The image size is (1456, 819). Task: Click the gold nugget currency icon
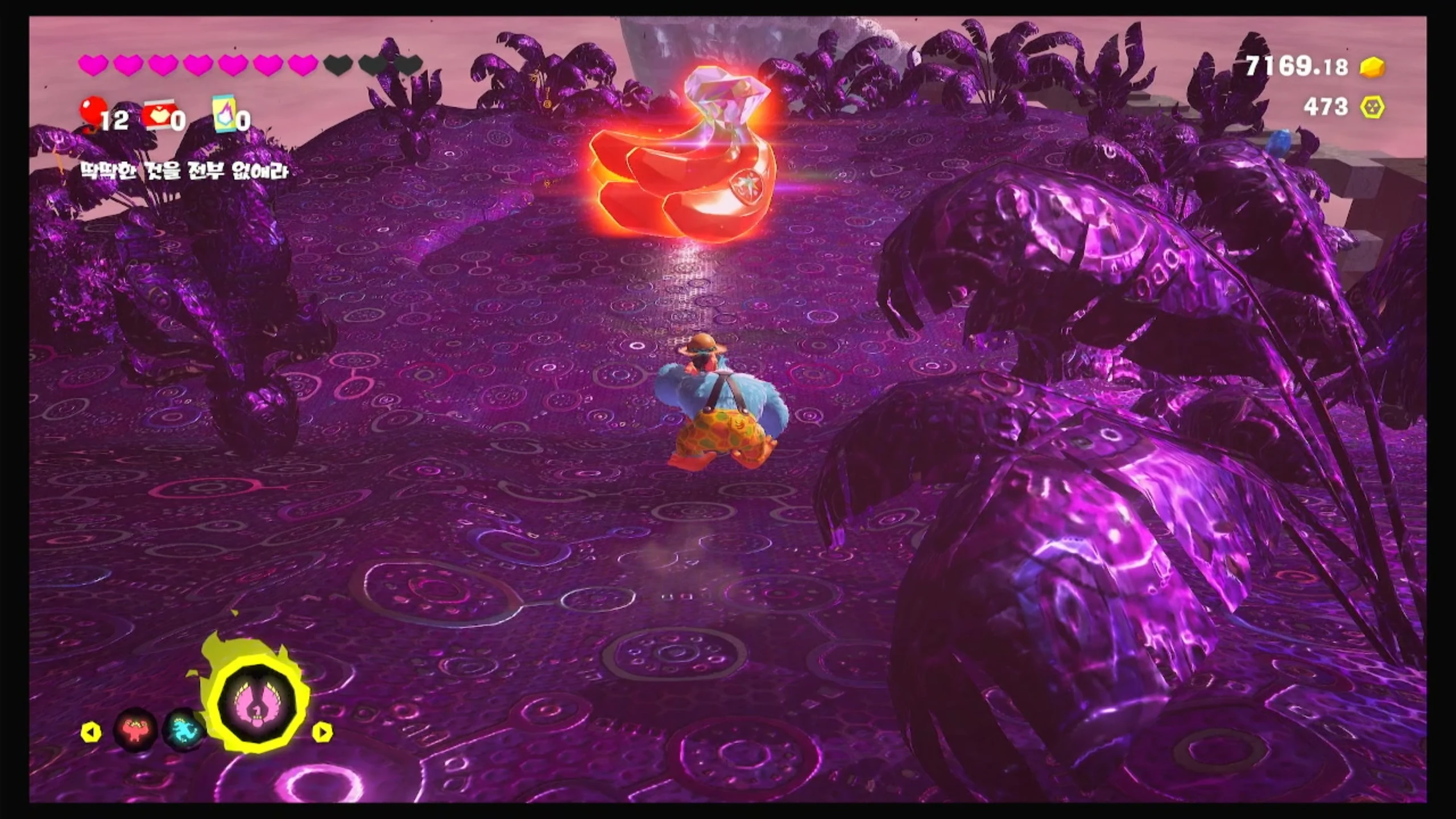point(1372,68)
